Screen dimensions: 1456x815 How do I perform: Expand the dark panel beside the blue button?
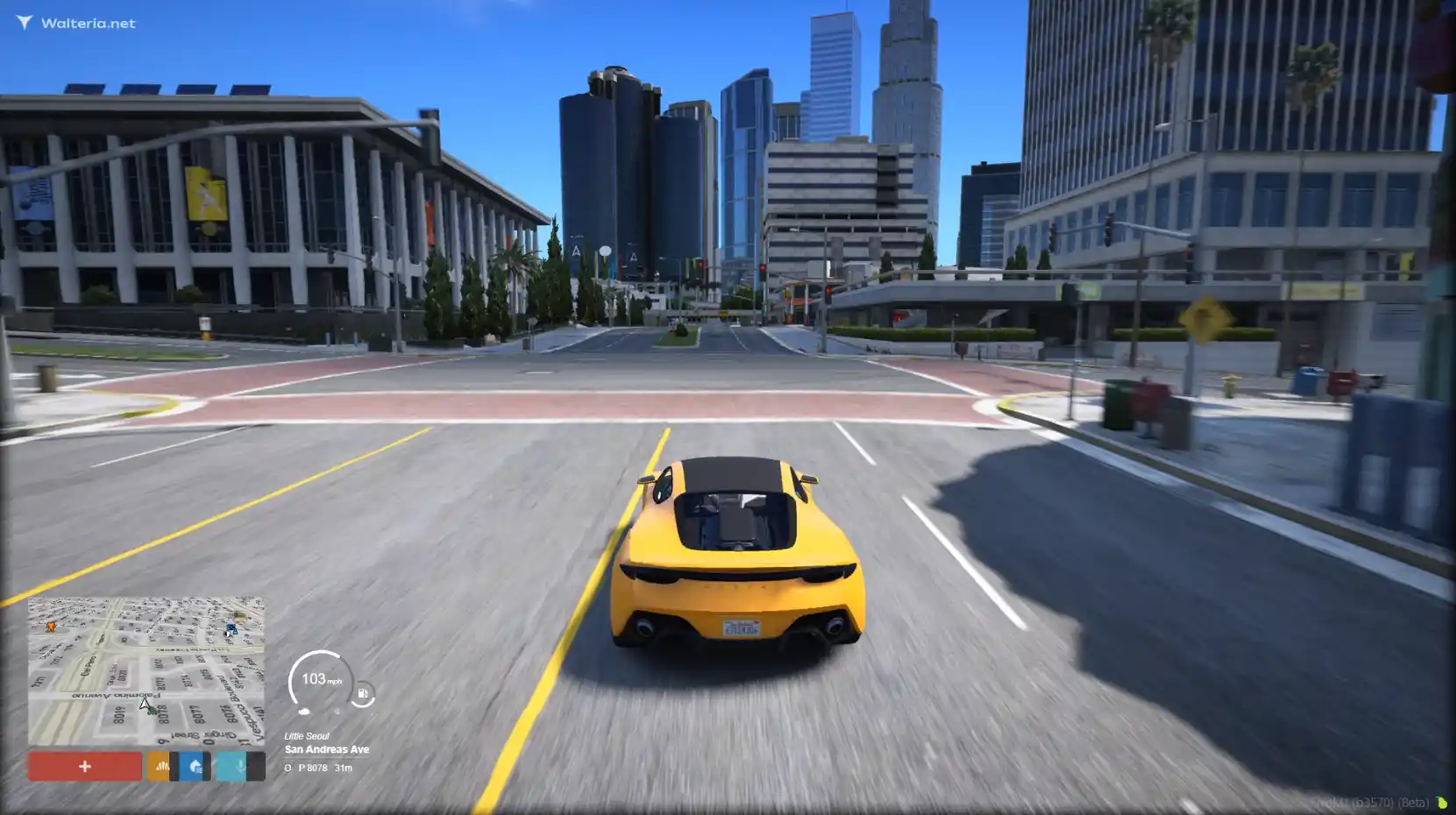coord(208,766)
